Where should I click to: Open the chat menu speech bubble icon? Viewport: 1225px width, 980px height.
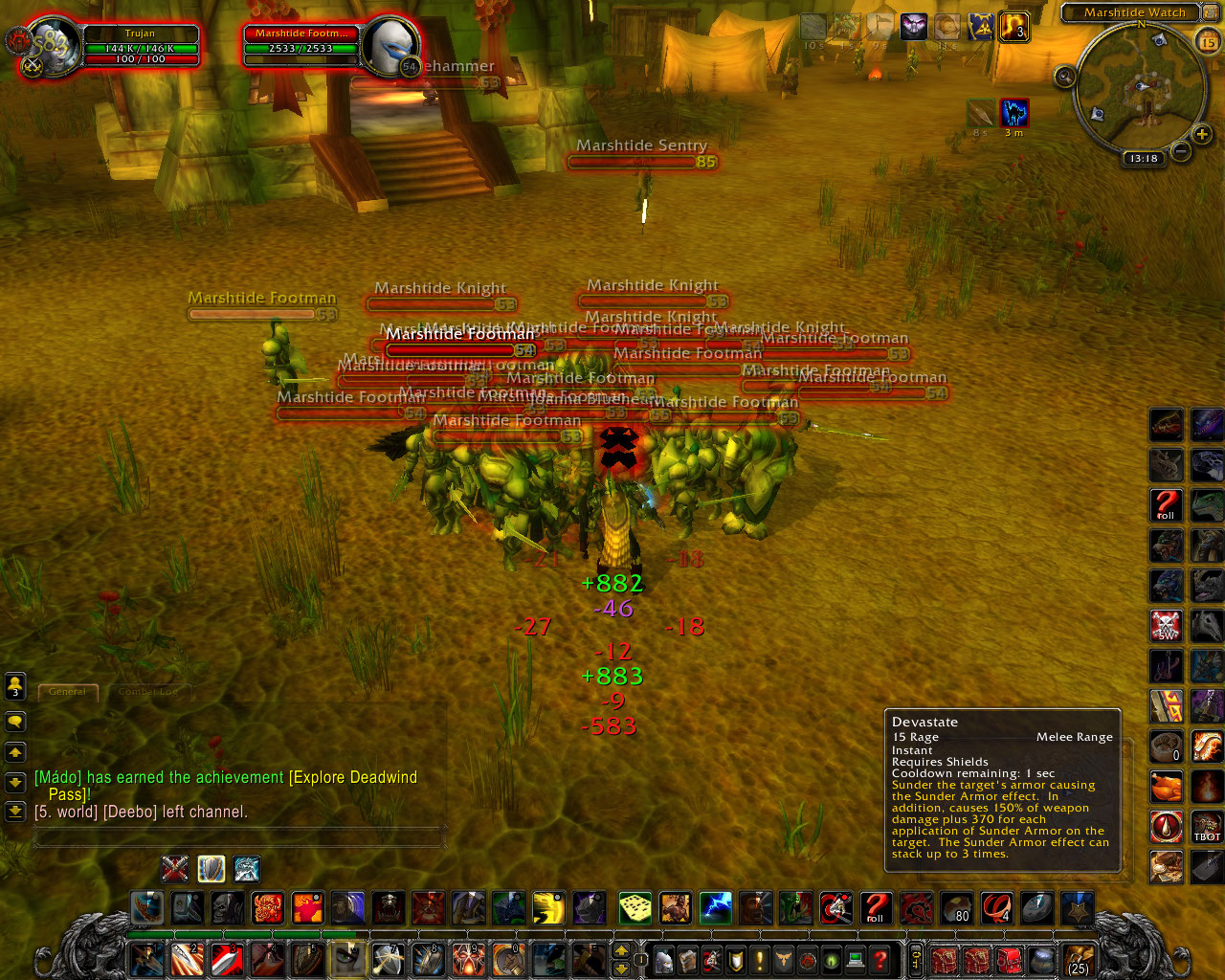(15, 721)
